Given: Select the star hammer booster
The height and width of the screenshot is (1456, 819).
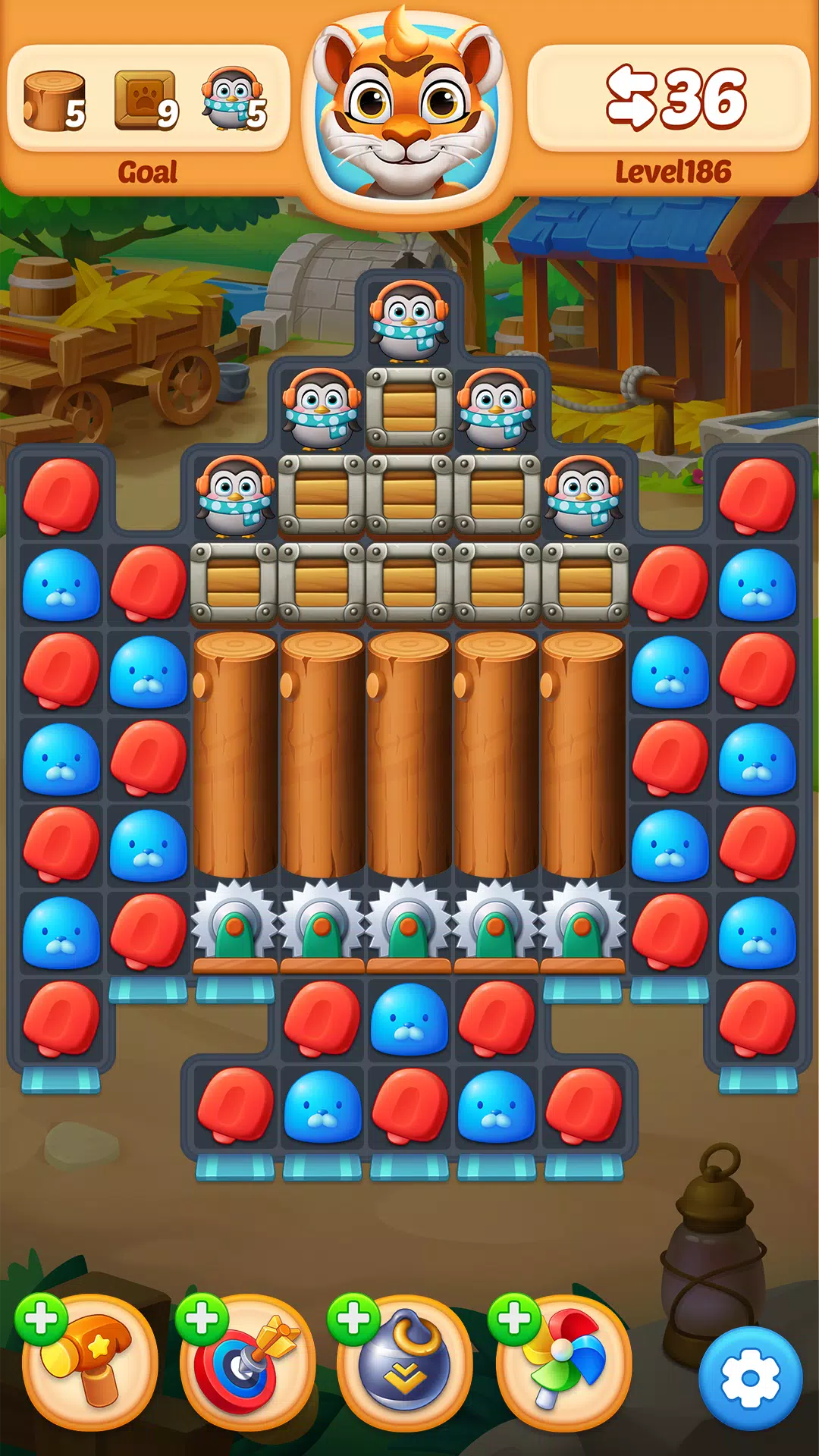Looking at the screenshot, I should tap(89, 1361).
